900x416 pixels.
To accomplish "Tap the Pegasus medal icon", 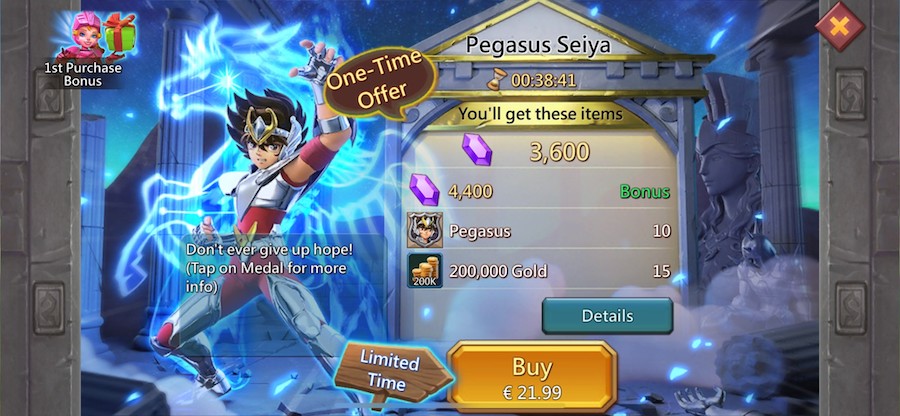I will pos(425,231).
